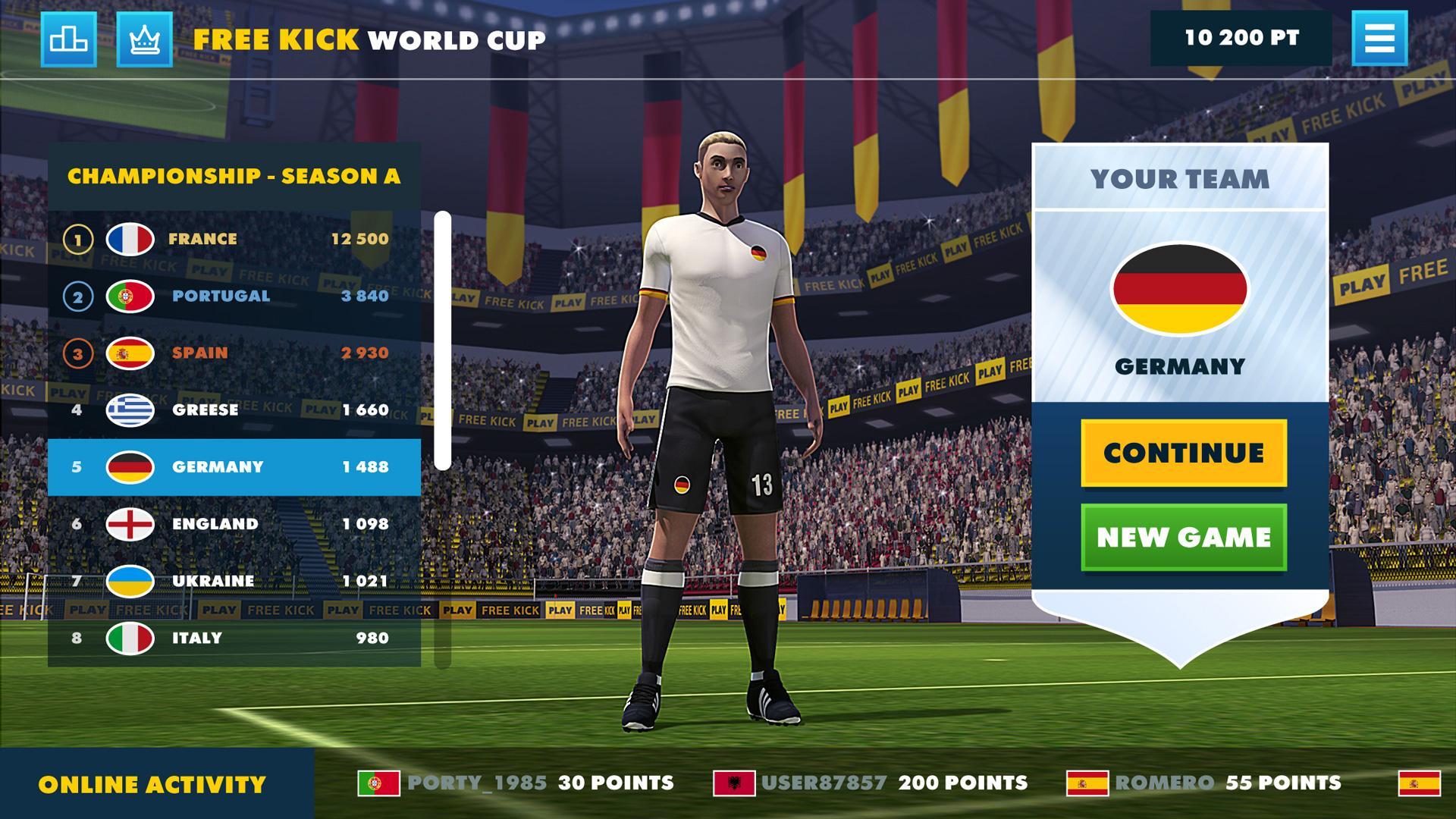Open the leaderboard rankings icon

point(70,39)
